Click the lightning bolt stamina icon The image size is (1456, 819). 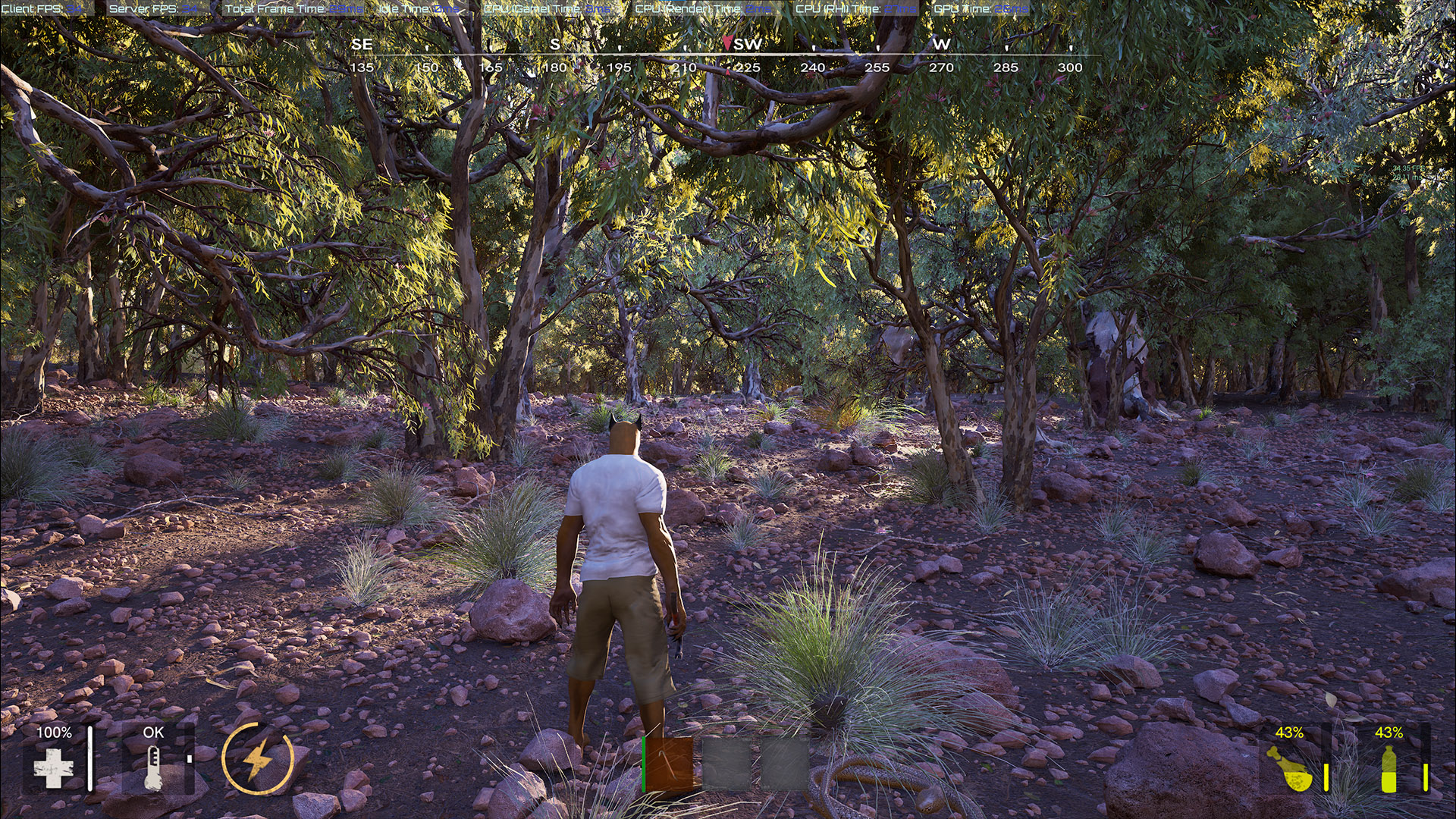(258, 758)
